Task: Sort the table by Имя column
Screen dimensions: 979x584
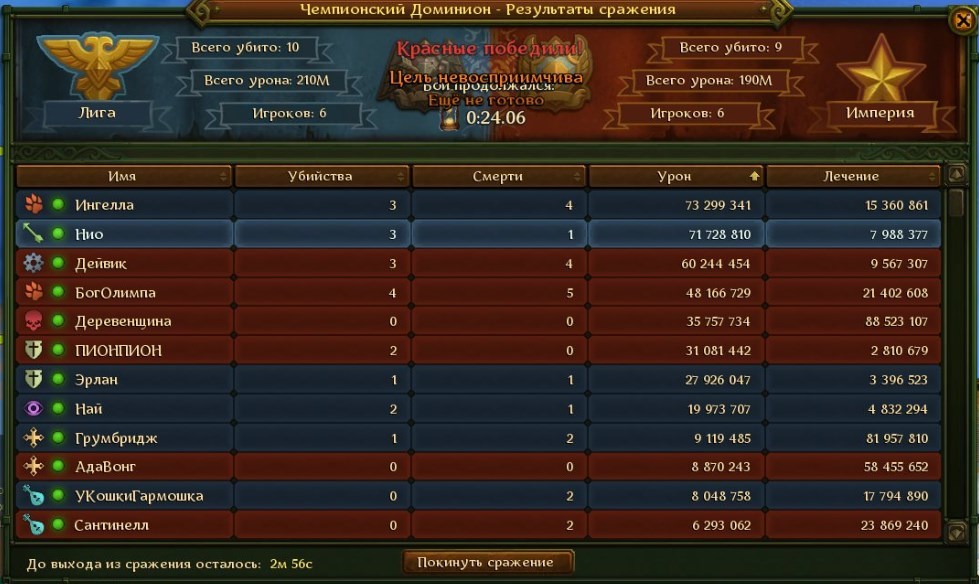Action: [123, 176]
